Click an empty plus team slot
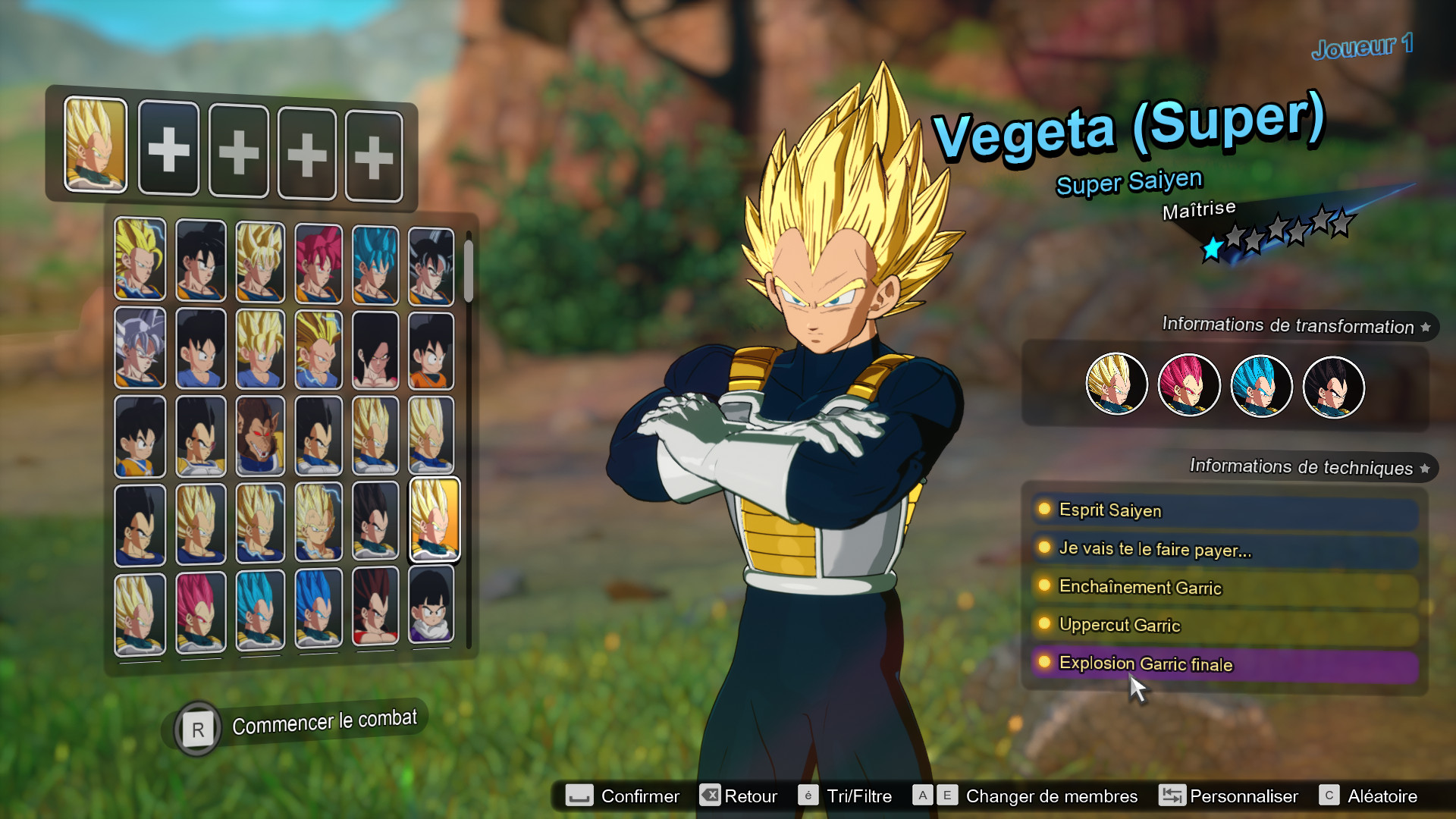The image size is (1456, 819). (x=169, y=149)
